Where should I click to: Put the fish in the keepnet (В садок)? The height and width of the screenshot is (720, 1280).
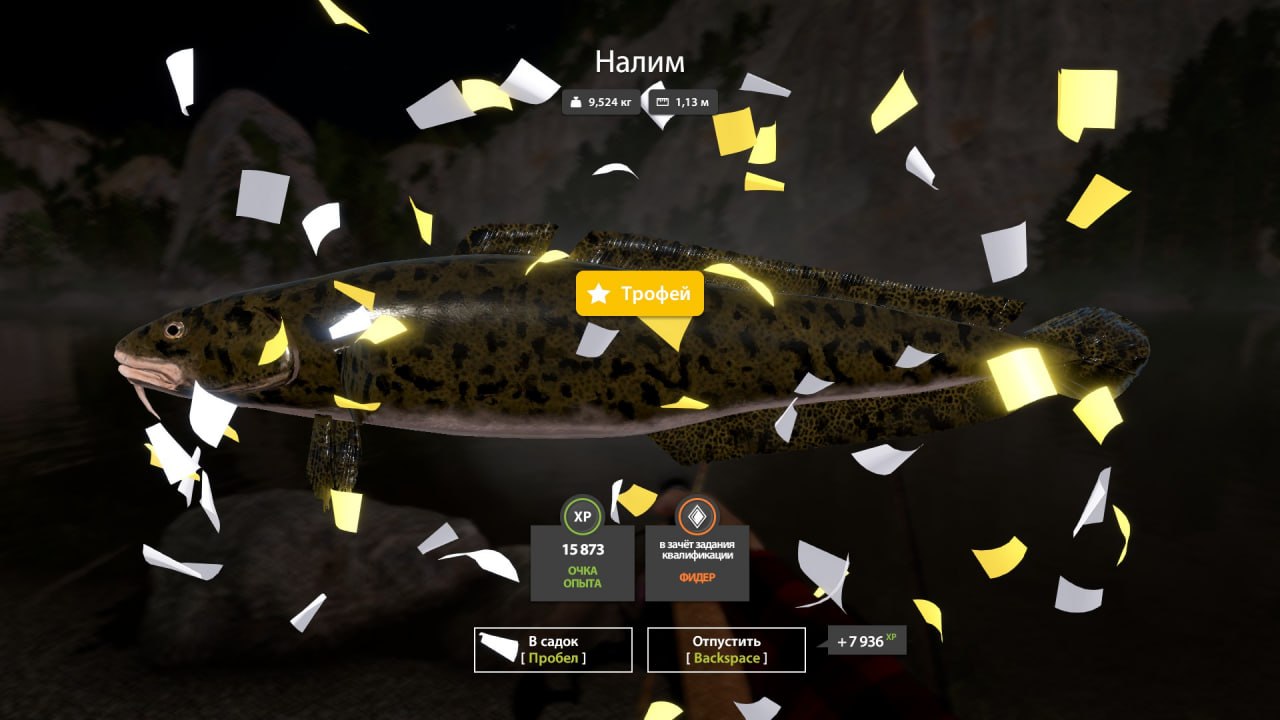[553, 649]
